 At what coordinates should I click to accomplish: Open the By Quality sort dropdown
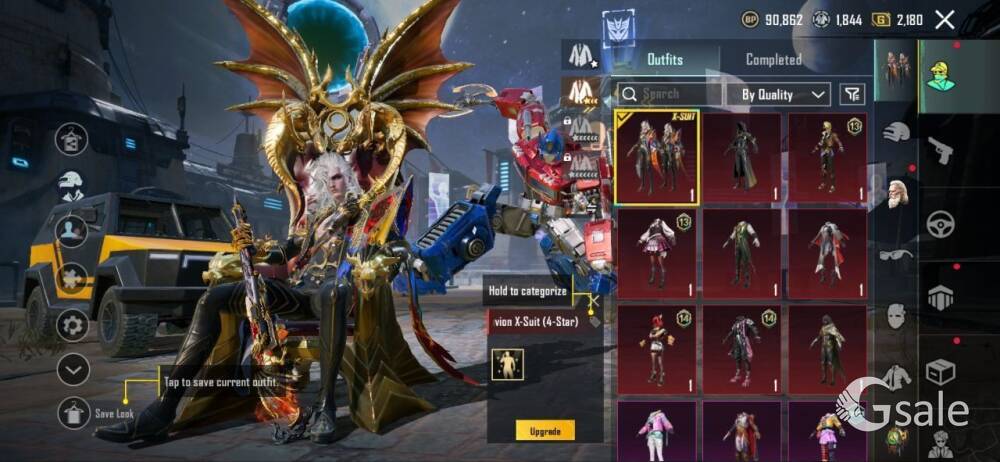click(784, 94)
